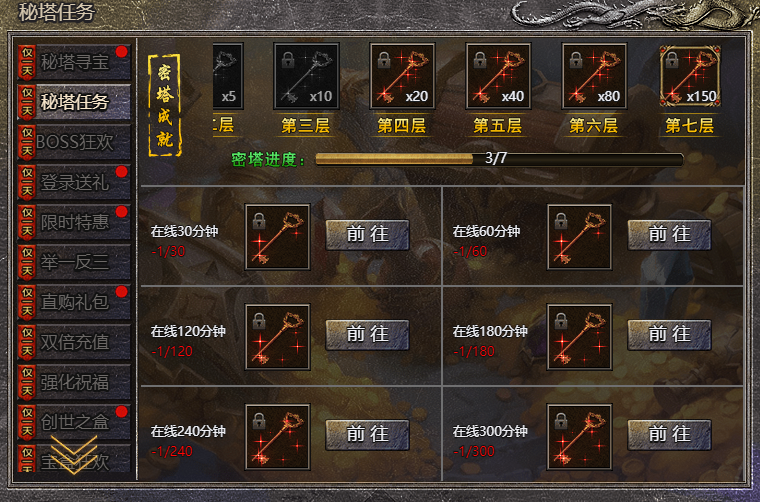
Task: Click 前往 for the 在线60分钟 task
Action: 669,235
